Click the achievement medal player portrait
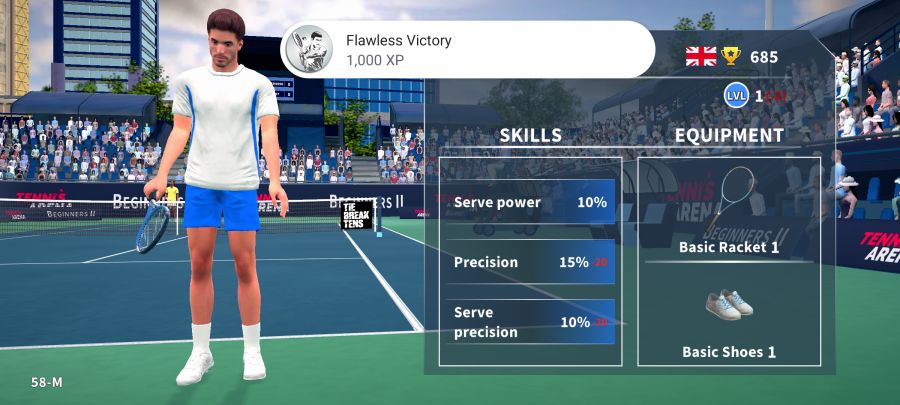This screenshot has width=900, height=405. pyautogui.click(x=309, y=49)
